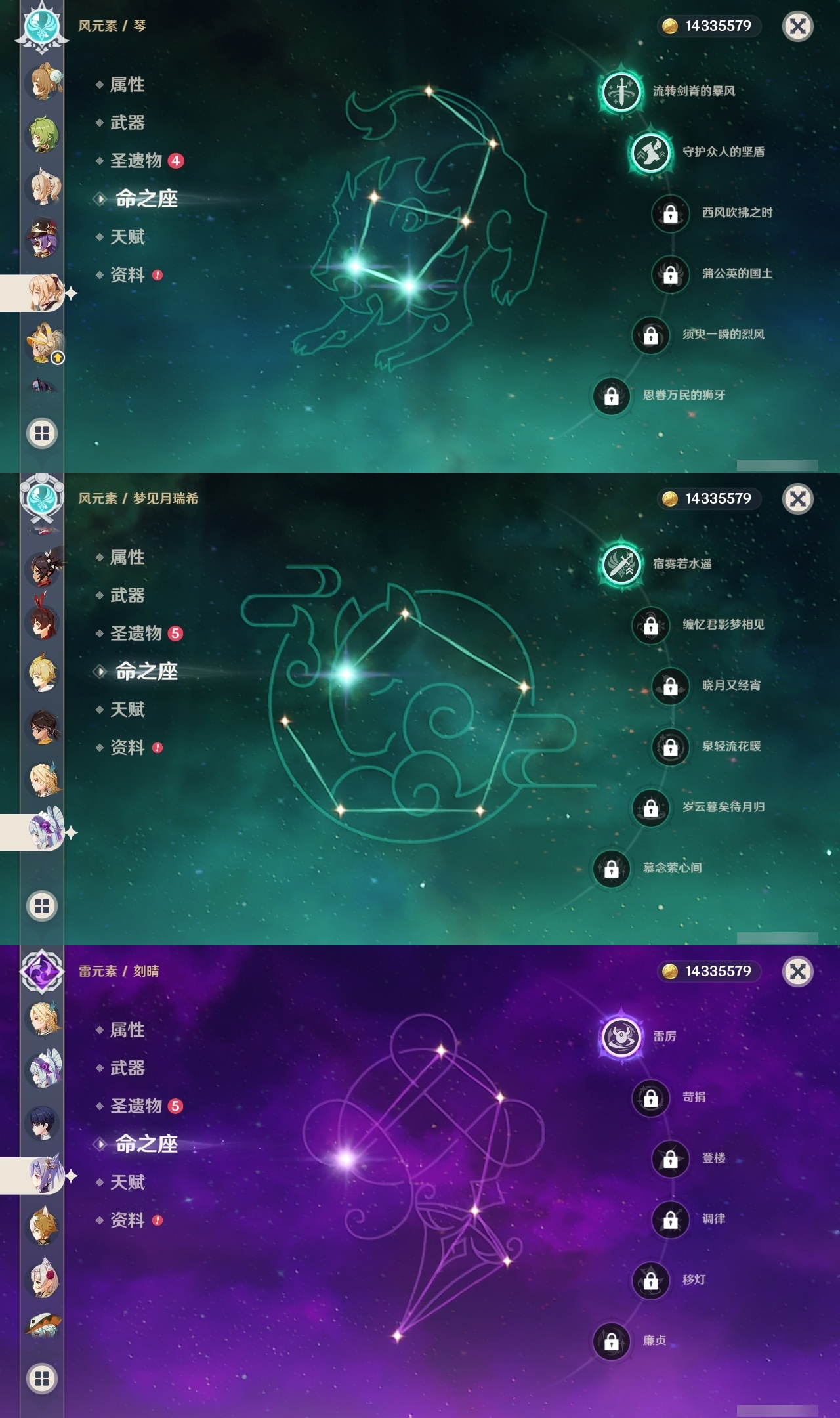The width and height of the screenshot is (840, 1418).
Task: Click the locked 须臾一瞬的烈风 constellation
Action: (x=650, y=334)
